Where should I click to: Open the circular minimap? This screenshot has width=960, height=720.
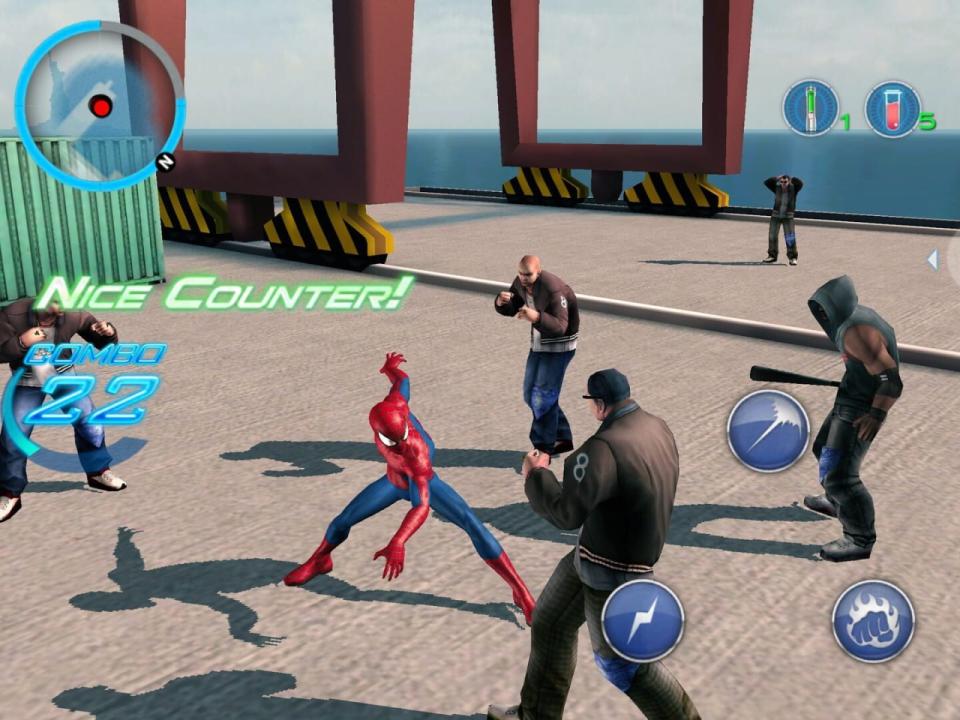[99, 105]
